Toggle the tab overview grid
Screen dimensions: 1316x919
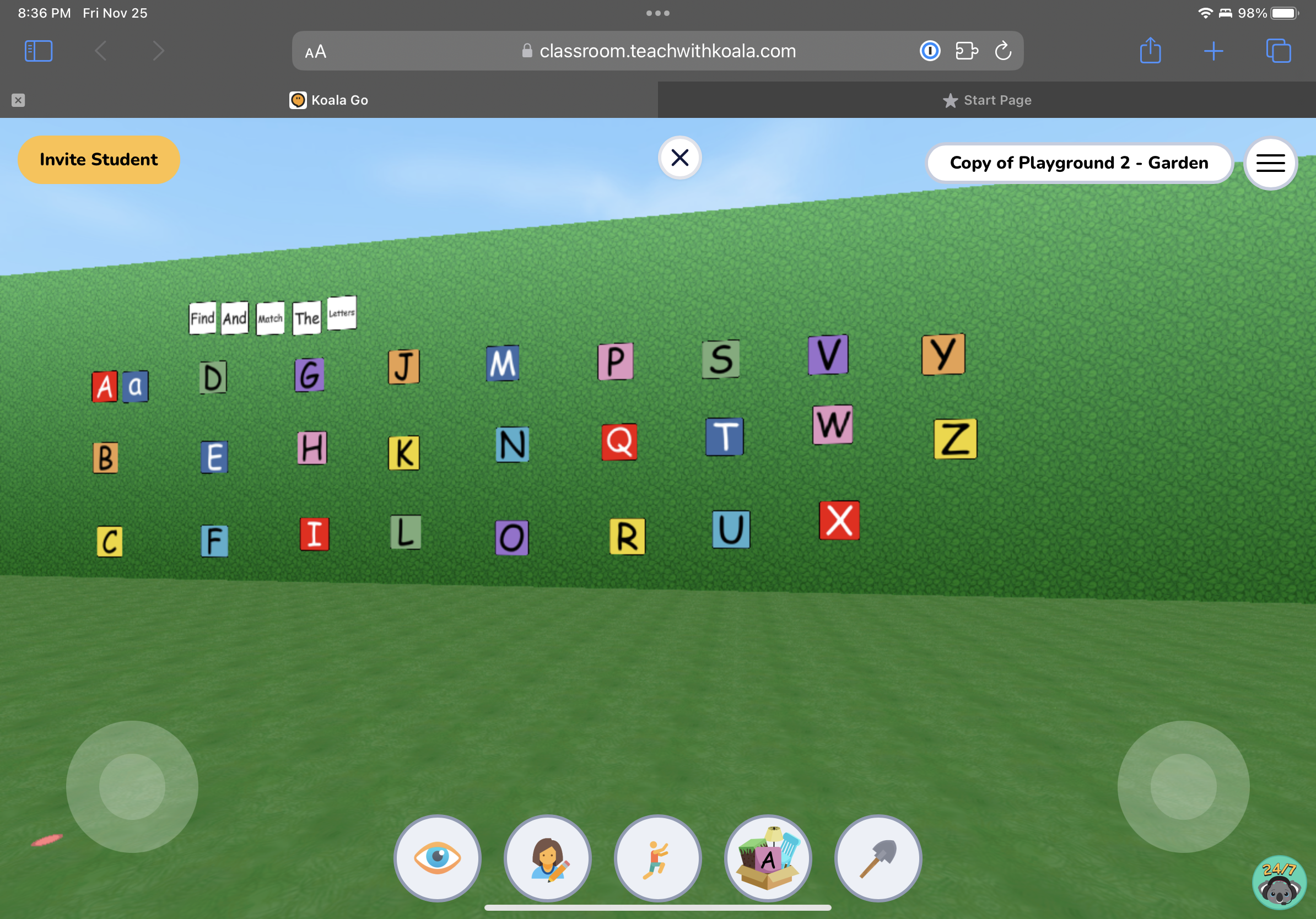click(1278, 51)
